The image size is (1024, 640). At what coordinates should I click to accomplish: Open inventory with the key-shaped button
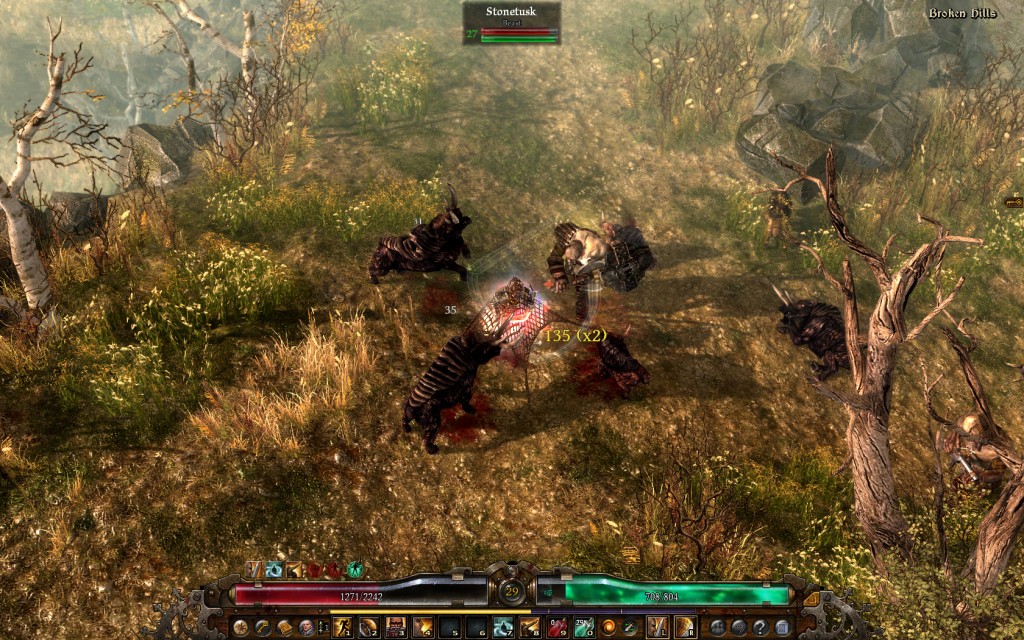[x=262, y=627]
